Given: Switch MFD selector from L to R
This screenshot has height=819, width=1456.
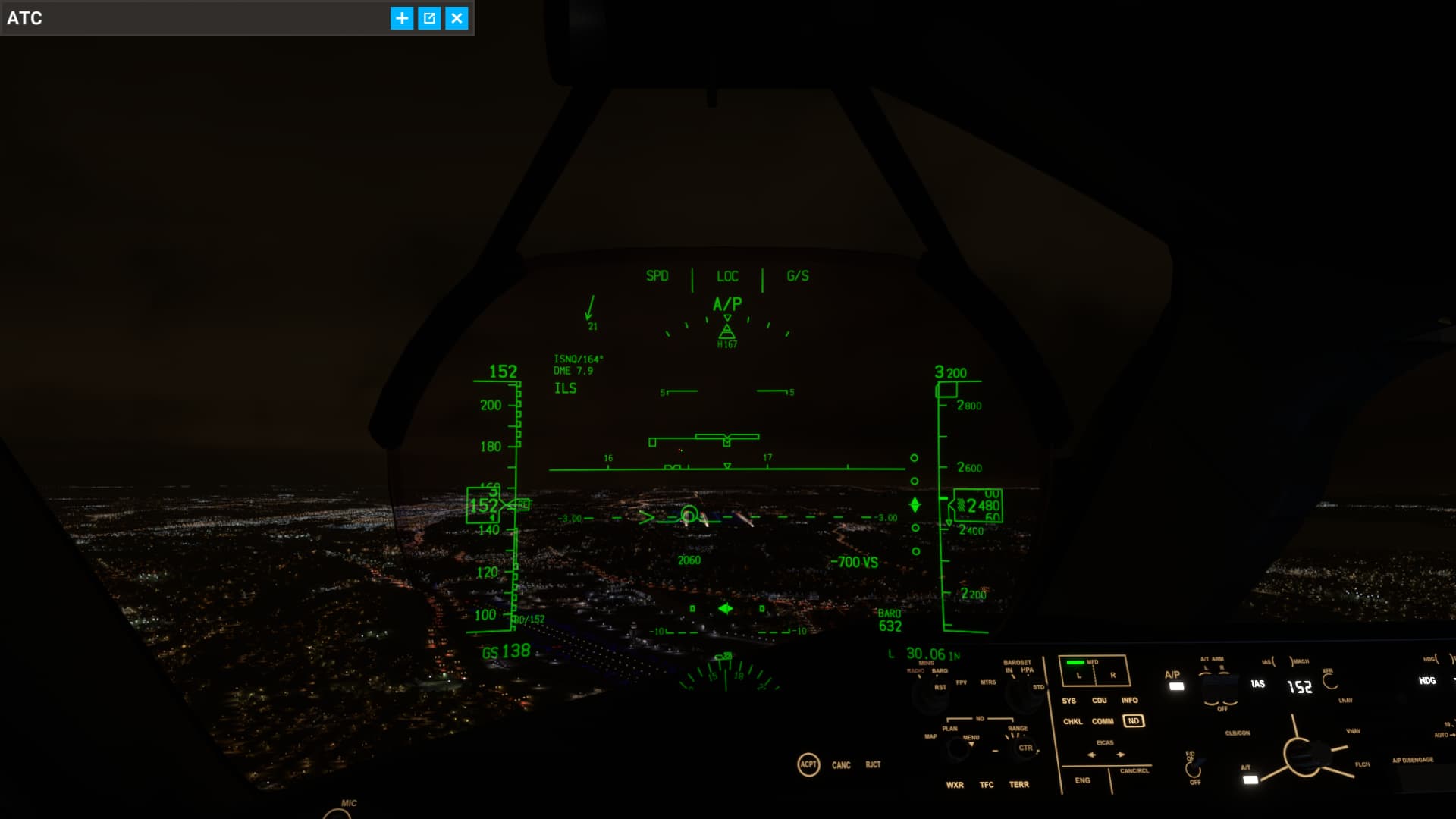Looking at the screenshot, I should [1114, 675].
